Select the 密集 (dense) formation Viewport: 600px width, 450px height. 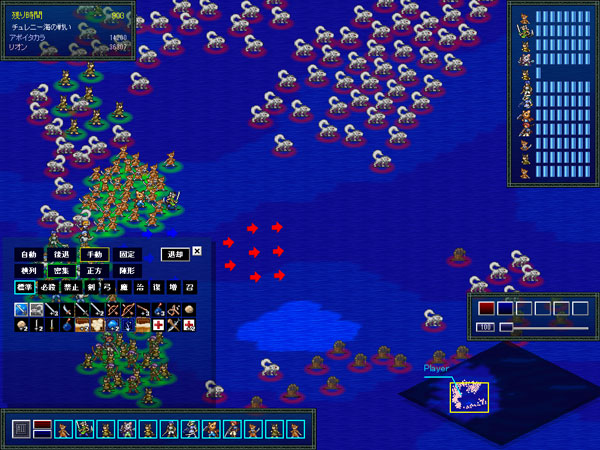tap(61, 271)
